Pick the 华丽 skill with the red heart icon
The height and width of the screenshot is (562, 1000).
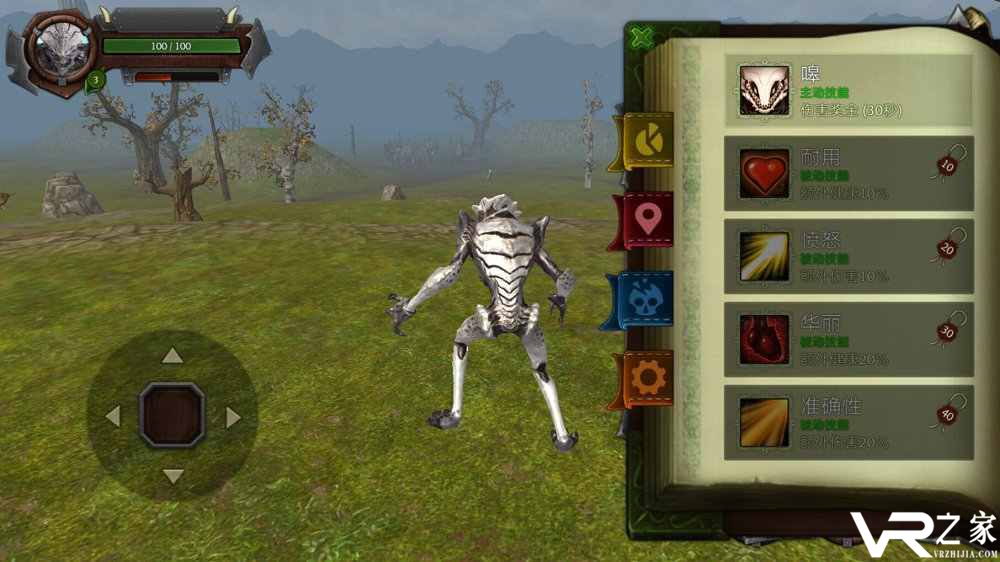pos(848,339)
